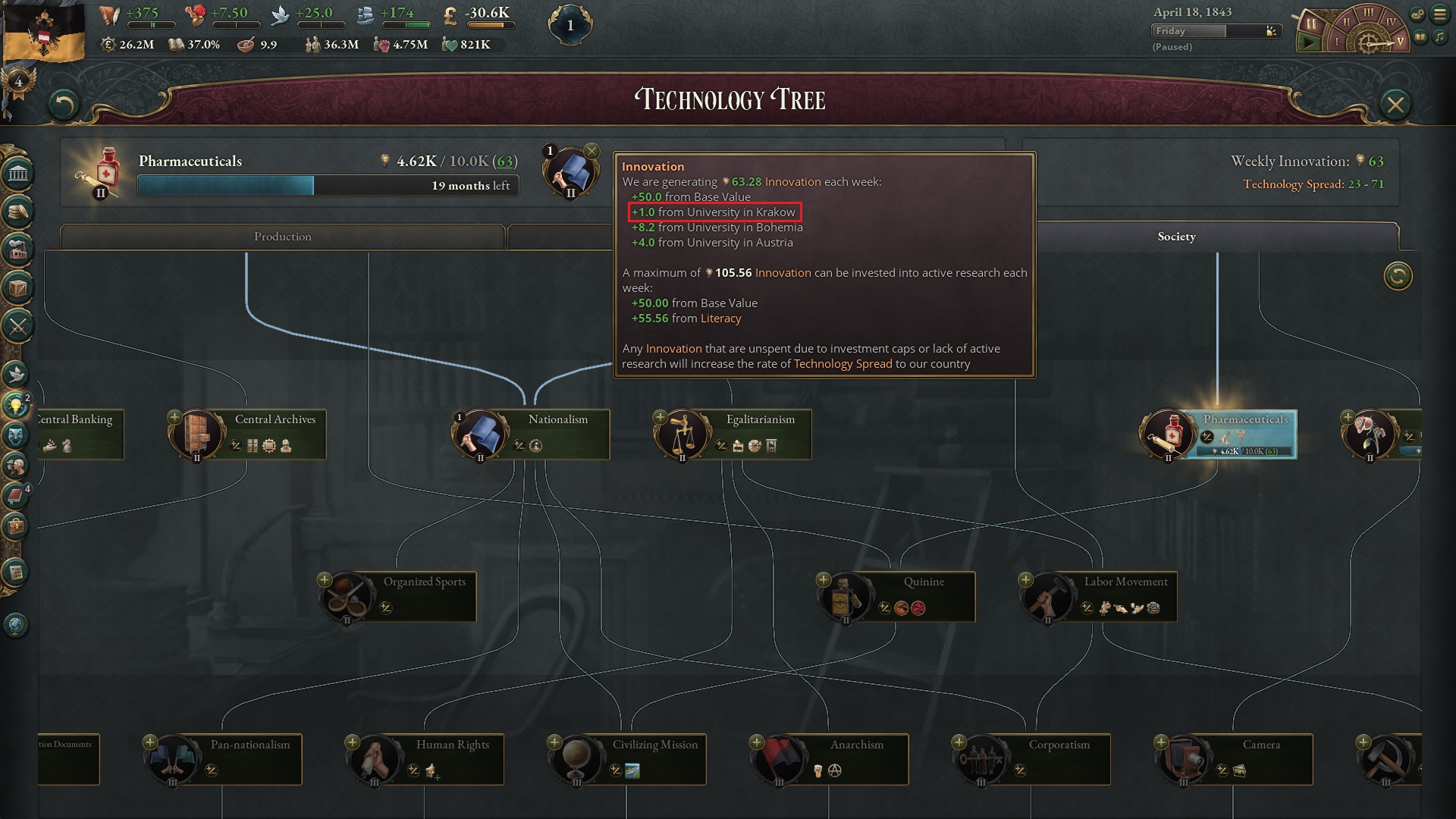This screenshot has width=1456, height=819.
Task: Click the Literacy link in the Innovation tooltip
Action: [720, 318]
